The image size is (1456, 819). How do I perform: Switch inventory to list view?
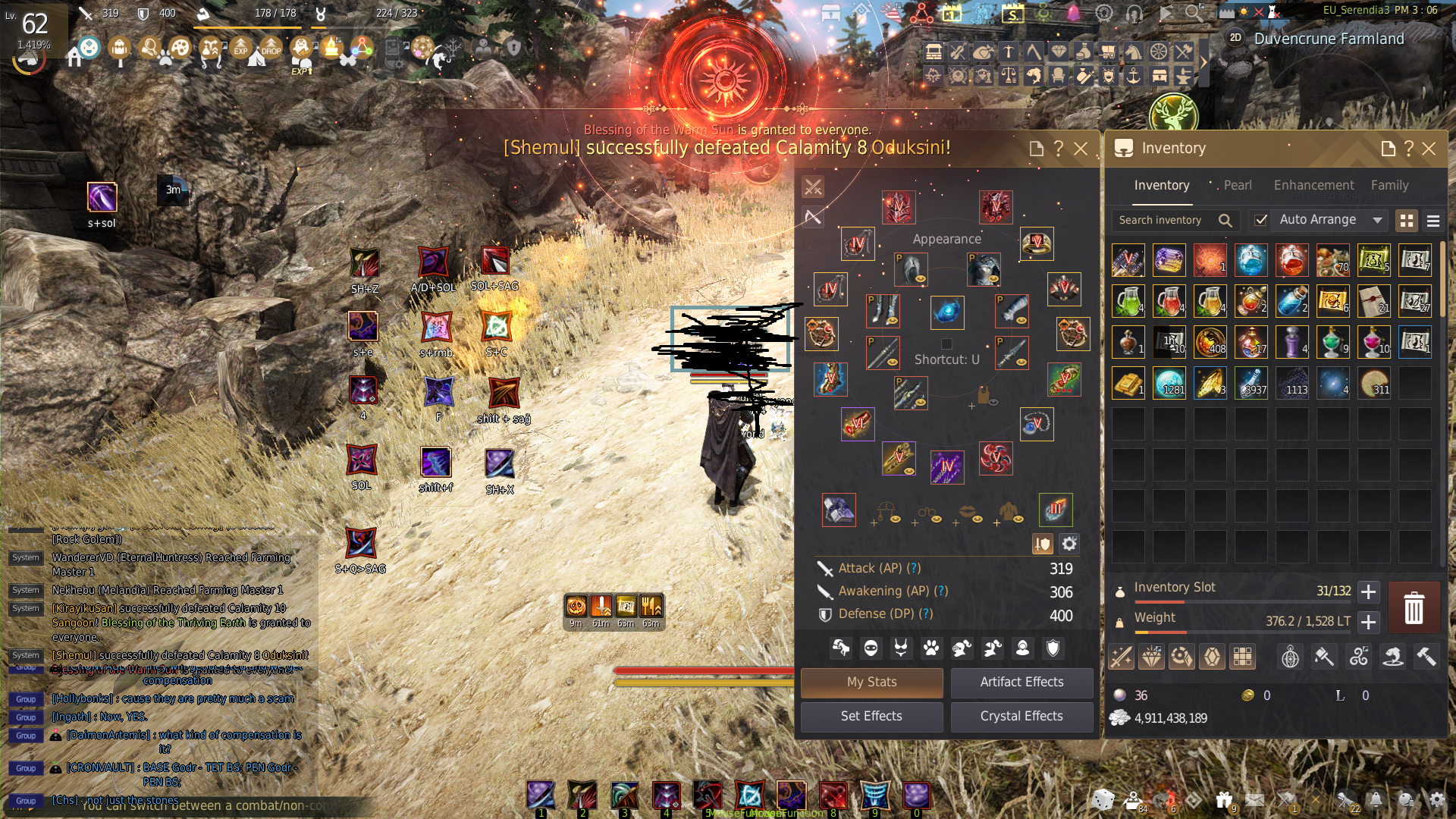pyautogui.click(x=1433, y=221)
